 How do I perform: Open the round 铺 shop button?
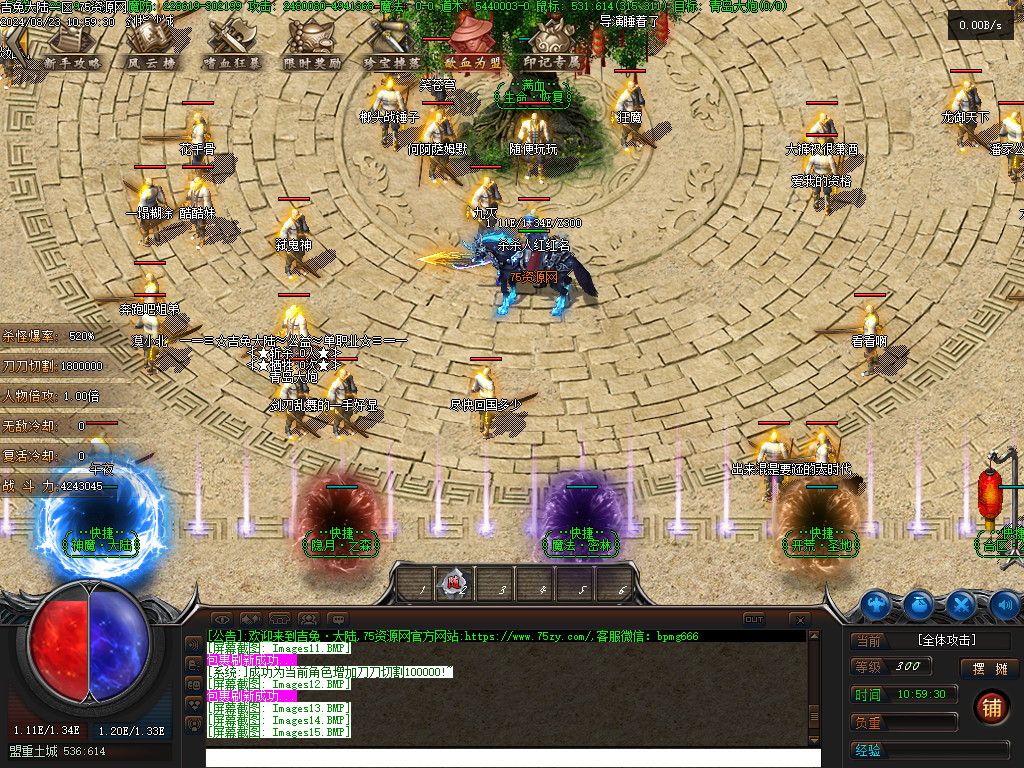(991, 707)
